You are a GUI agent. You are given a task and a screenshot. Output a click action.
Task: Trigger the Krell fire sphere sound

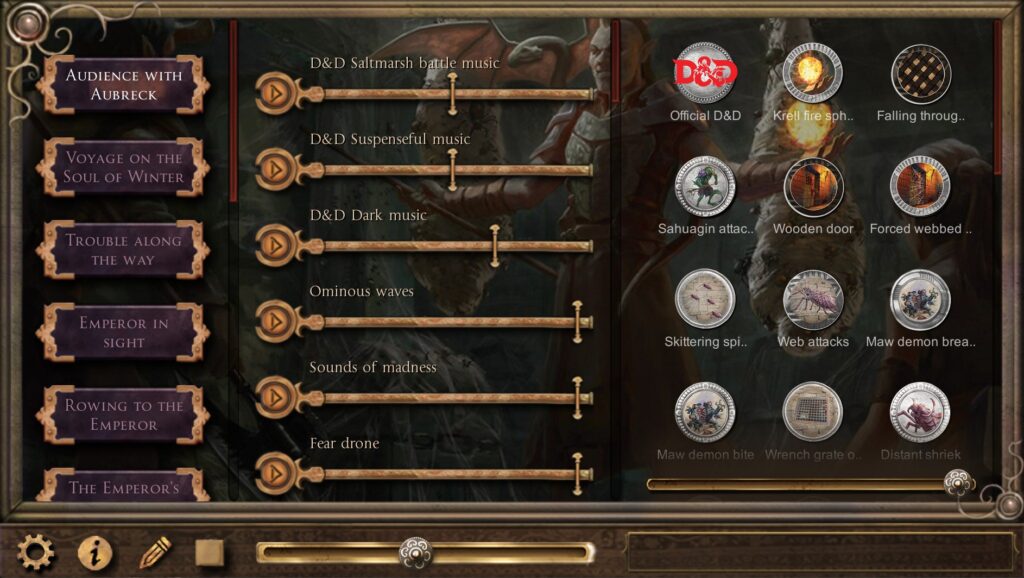tap(812, 73)
